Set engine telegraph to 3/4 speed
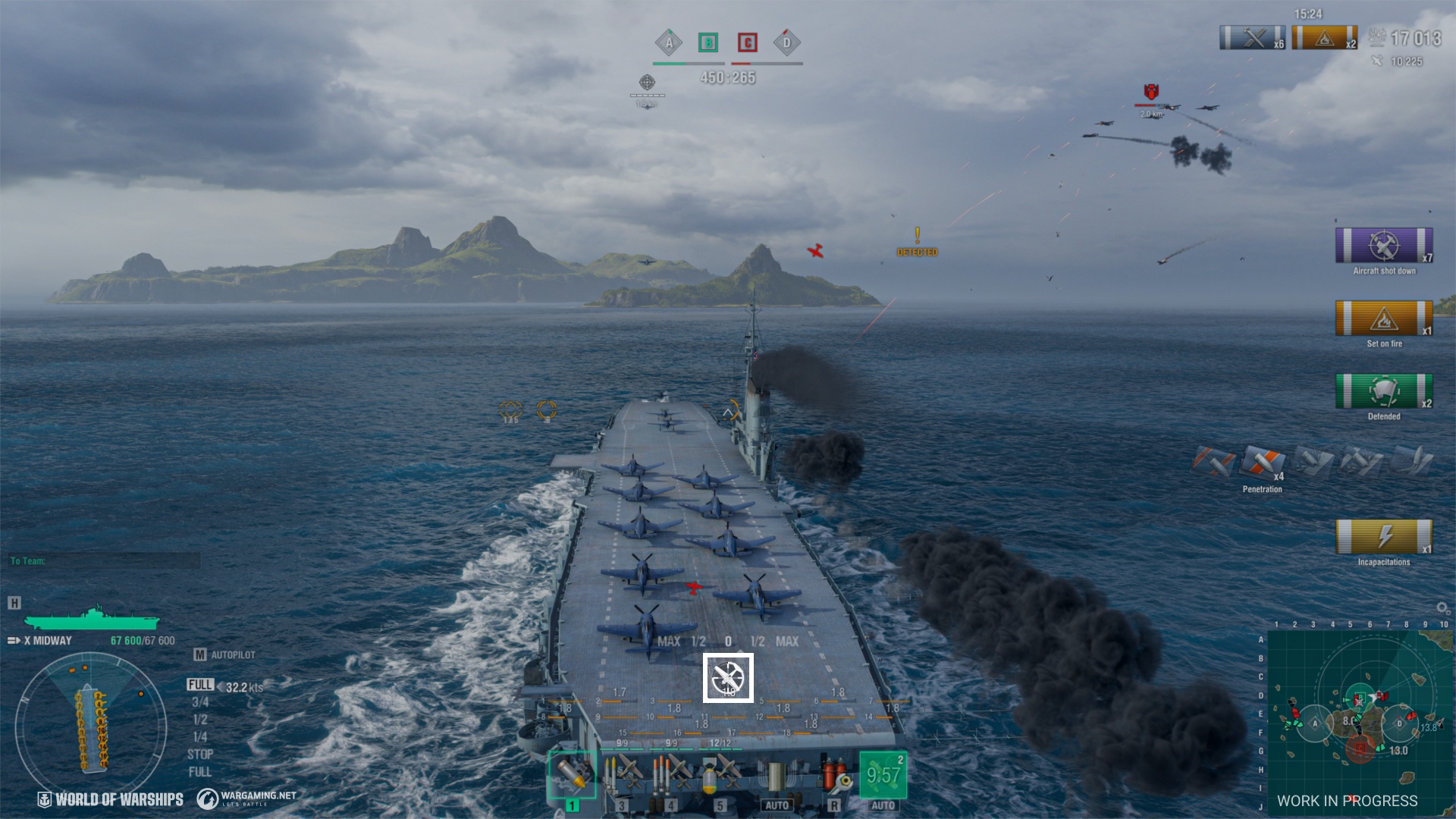The height and width of the screenshot is (819, 1456). (x=200, y=702)
